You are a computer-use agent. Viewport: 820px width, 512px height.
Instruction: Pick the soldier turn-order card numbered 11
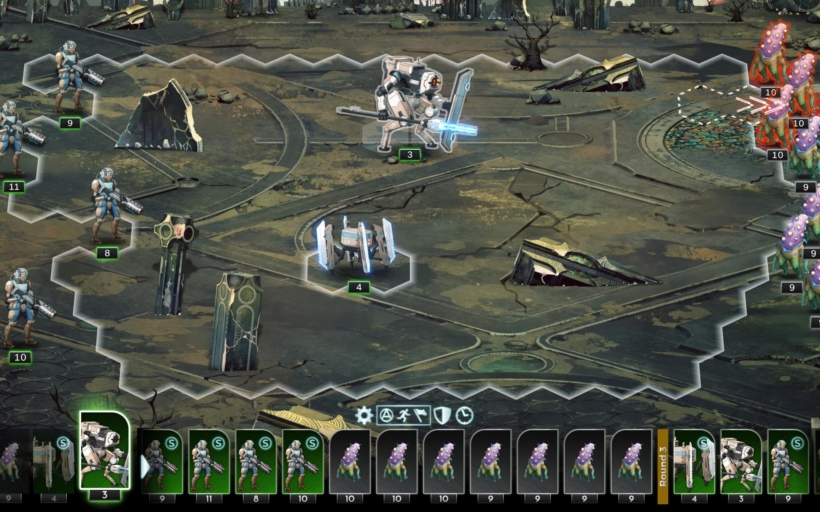point(209,461)
